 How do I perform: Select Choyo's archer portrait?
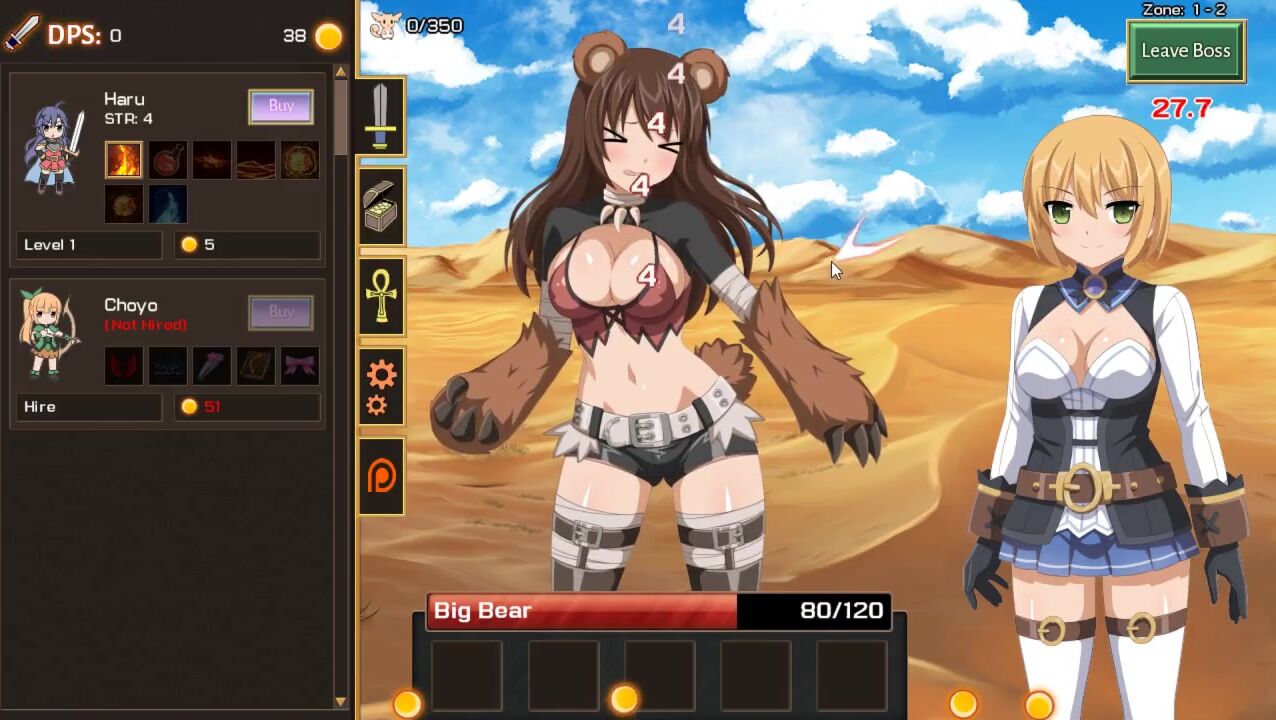click(x=50, y=335)
